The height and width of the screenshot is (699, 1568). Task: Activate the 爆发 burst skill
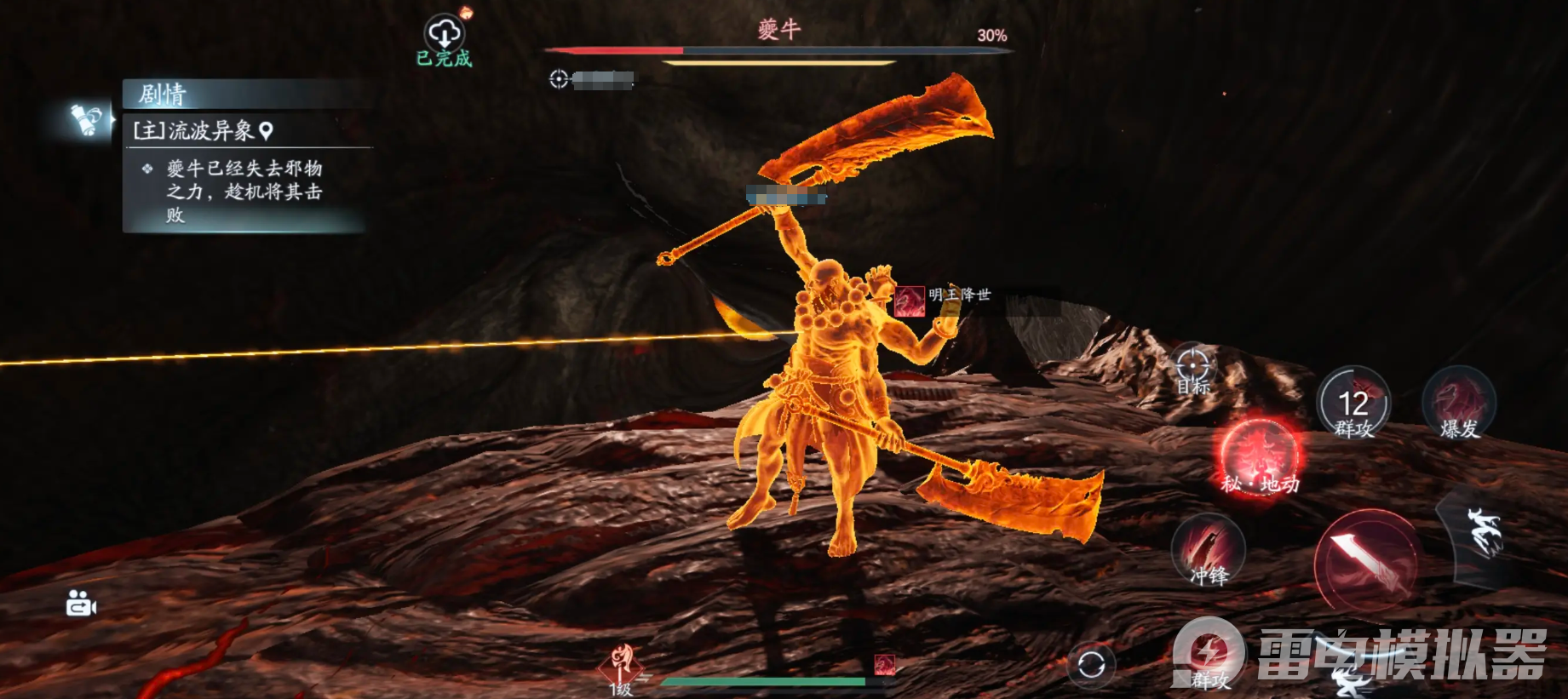coord(1459,404)
